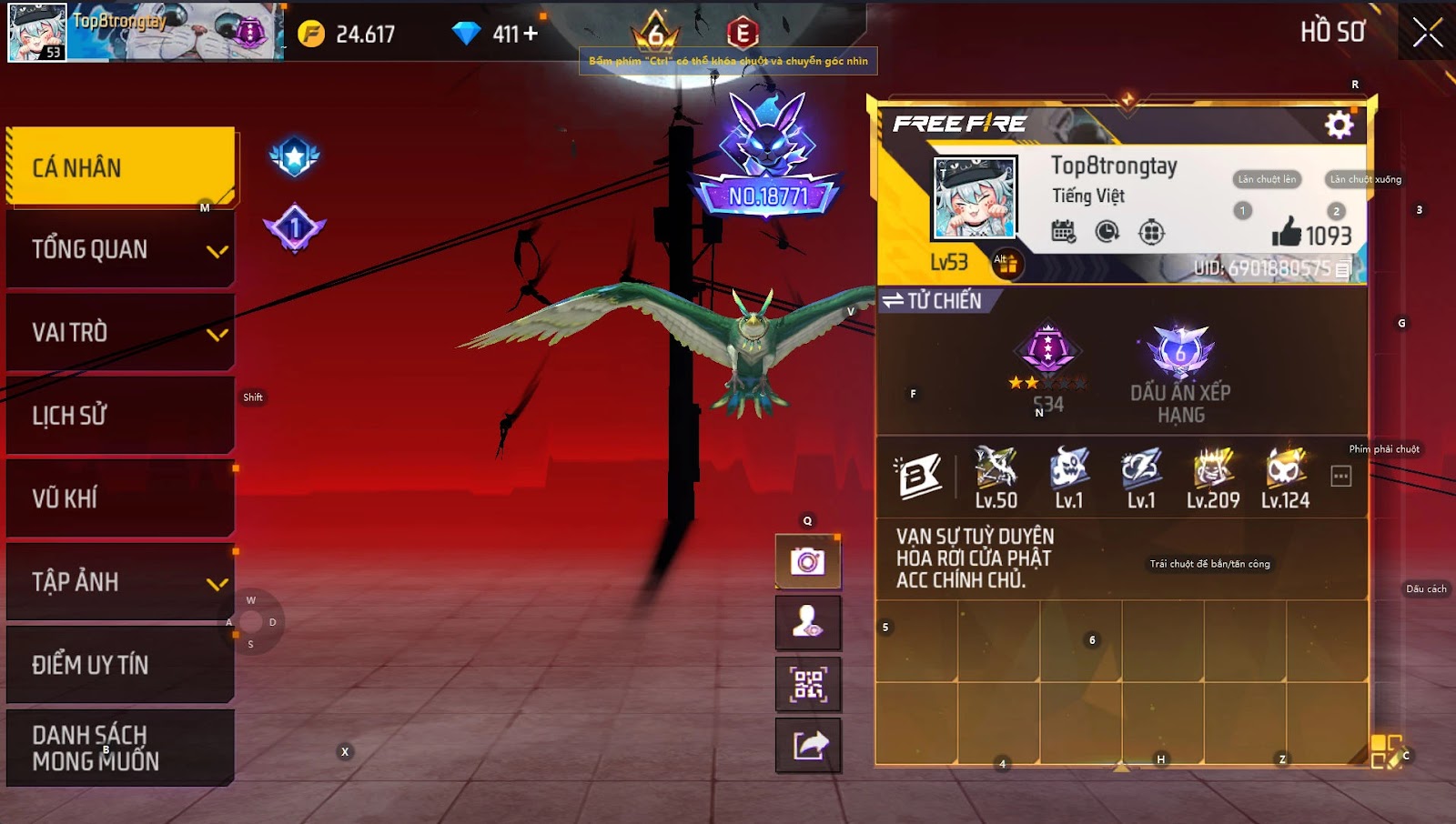1456x824 pixels.
Task: Share the profile with the arrow button
Action: [x=807, y=746]
